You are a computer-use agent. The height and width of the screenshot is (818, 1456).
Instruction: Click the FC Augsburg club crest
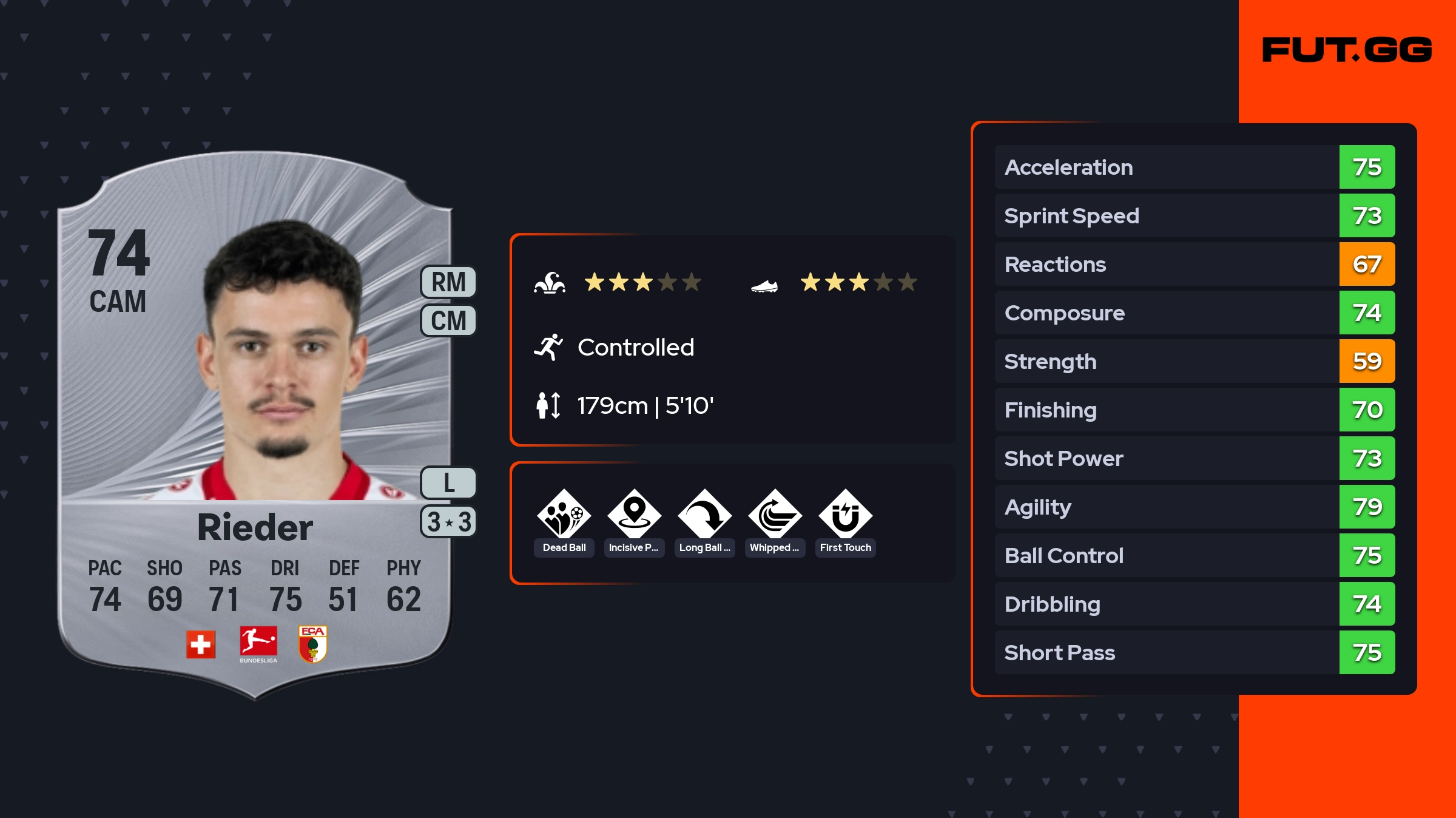coord(313,644)
